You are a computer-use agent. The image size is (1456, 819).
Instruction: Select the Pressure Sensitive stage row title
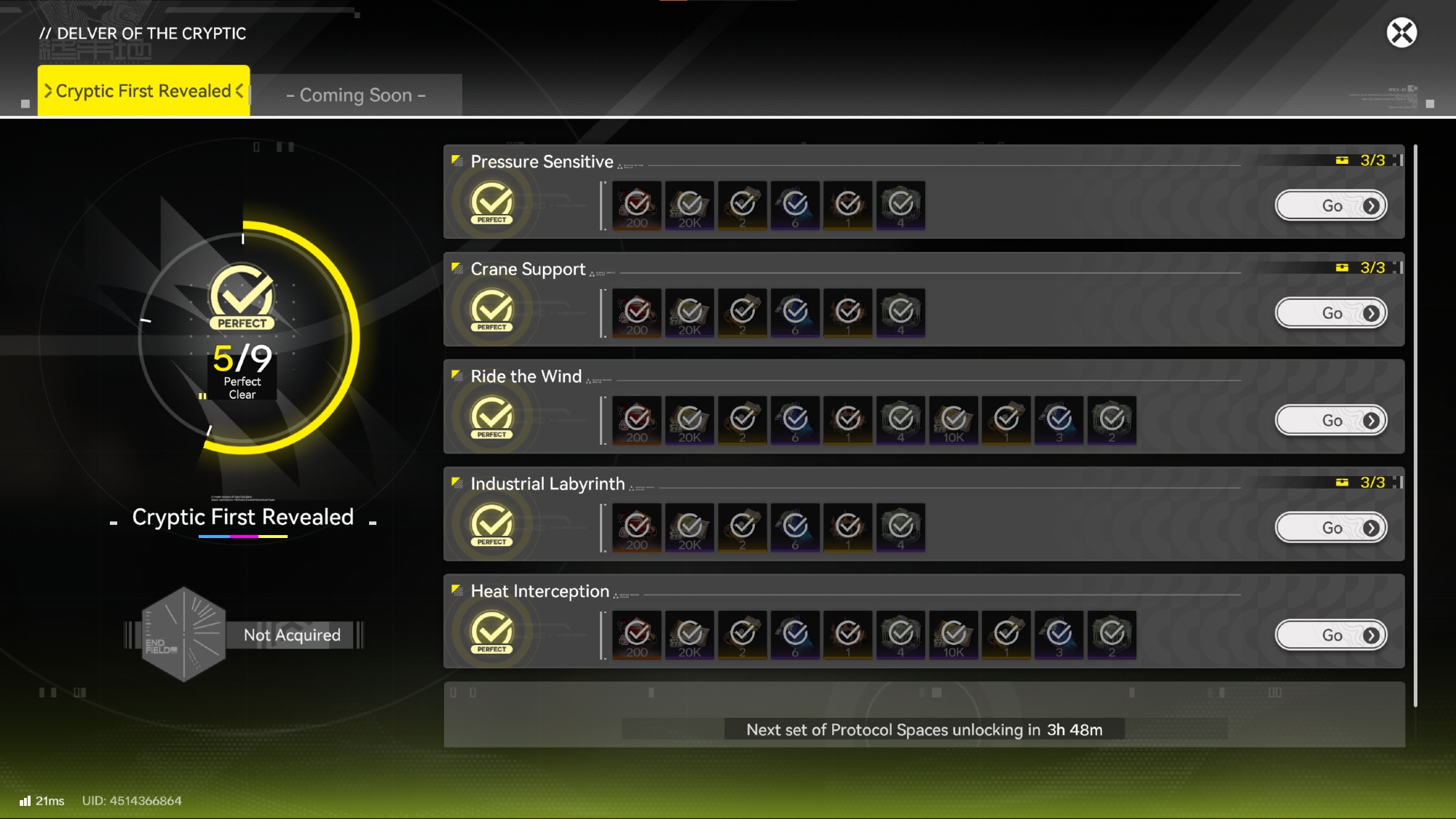point(542,162)
